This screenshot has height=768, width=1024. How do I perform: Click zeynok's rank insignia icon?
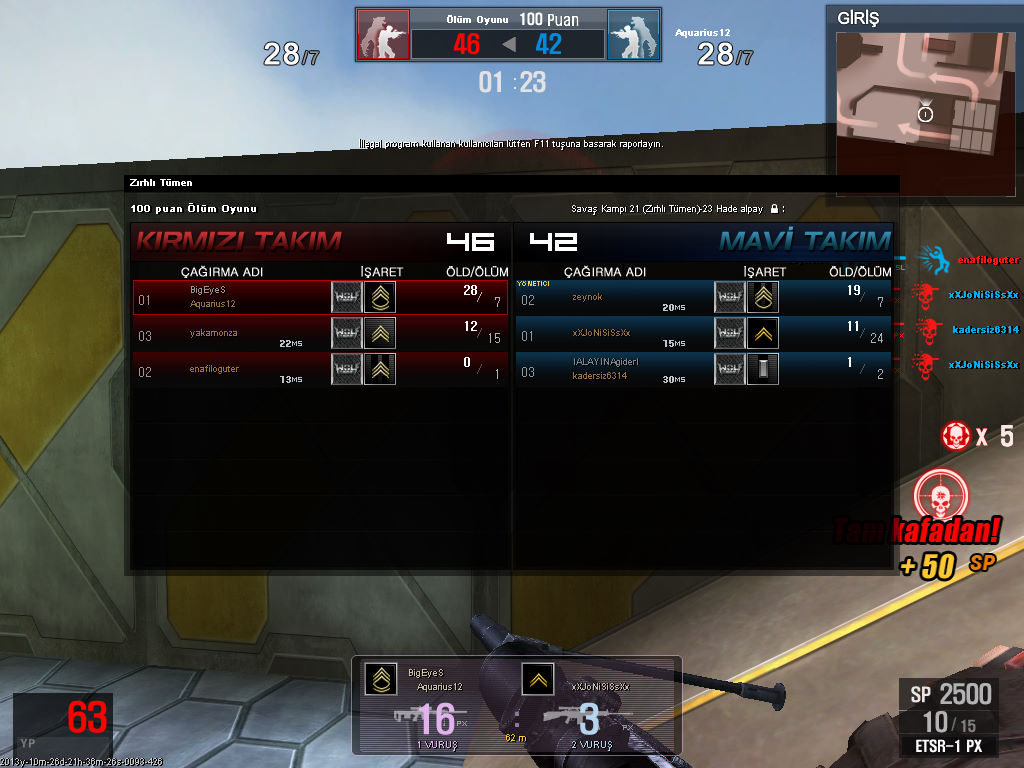[763, 297]
